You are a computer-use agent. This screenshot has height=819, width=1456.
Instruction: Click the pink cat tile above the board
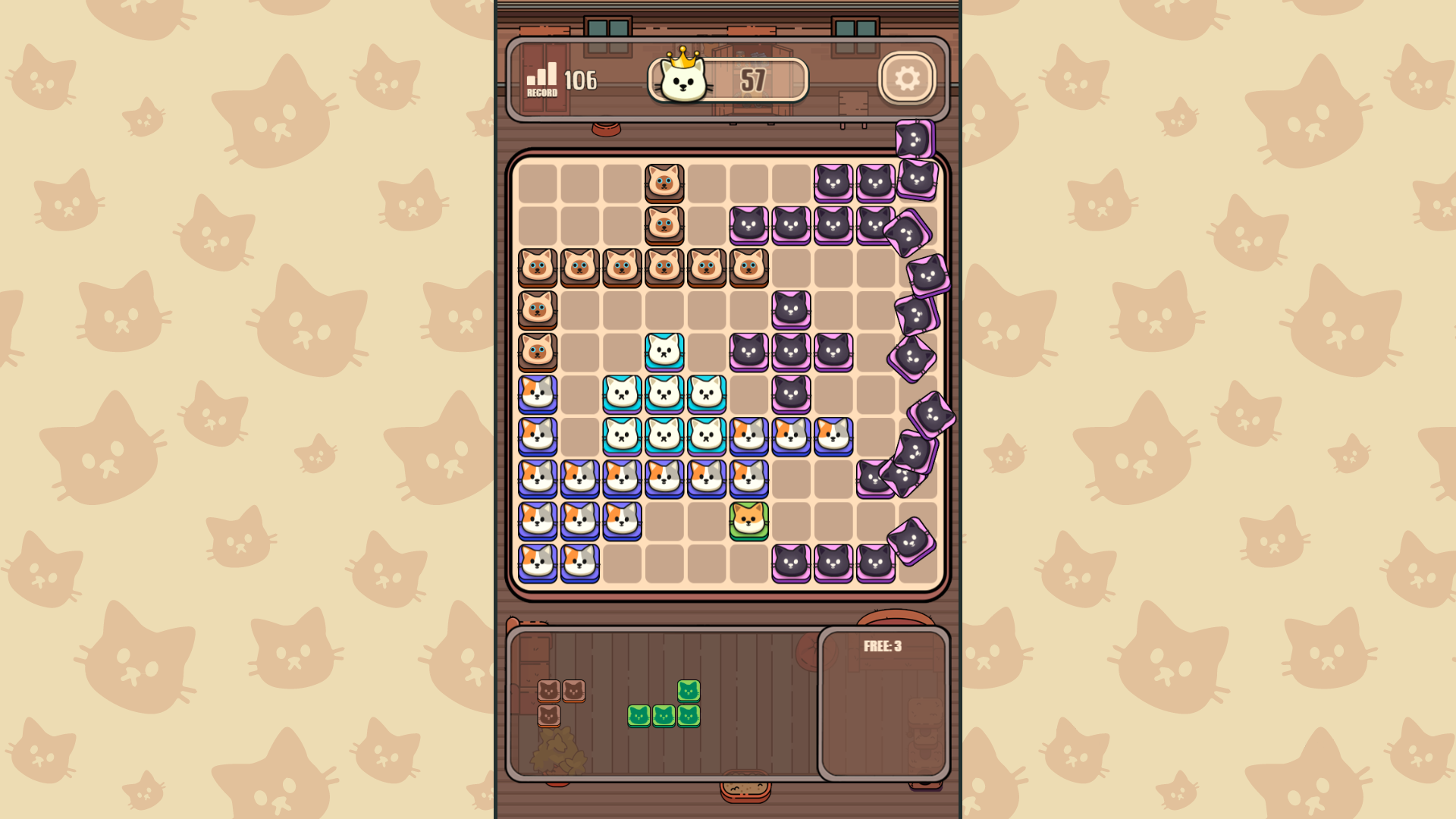pos(914,140)
